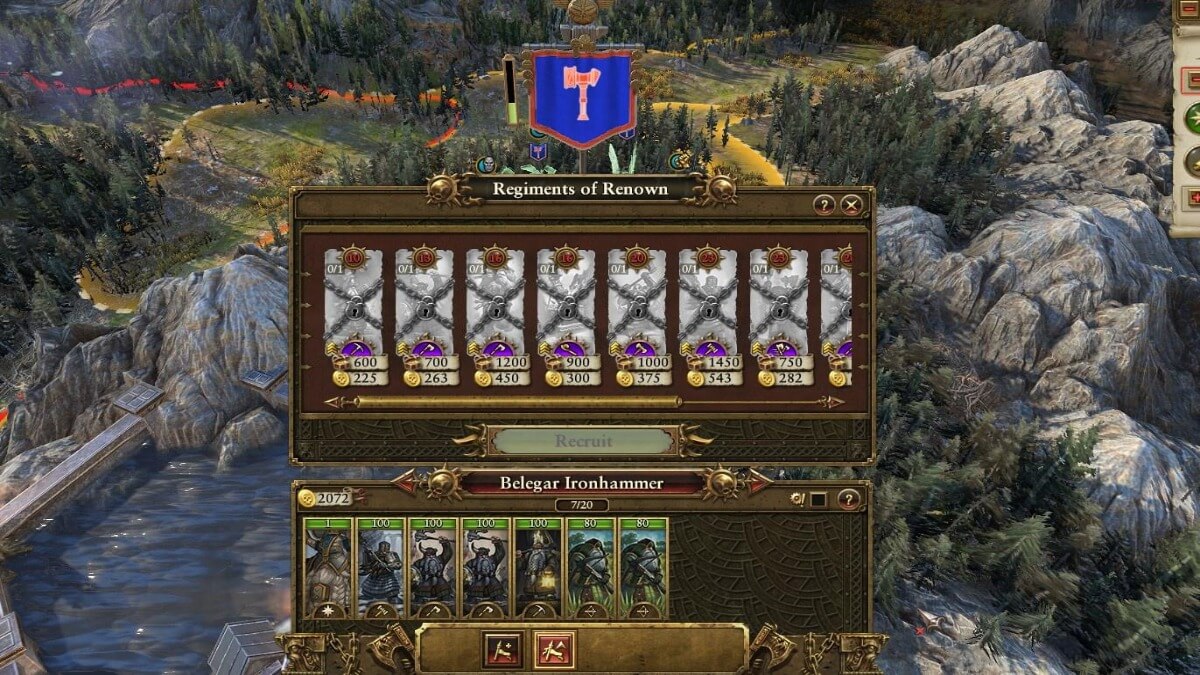This screenshot has width=1200, height=675.
Task: Select Belegar Ironhammer's lord unit card
Action: [326, 566]
